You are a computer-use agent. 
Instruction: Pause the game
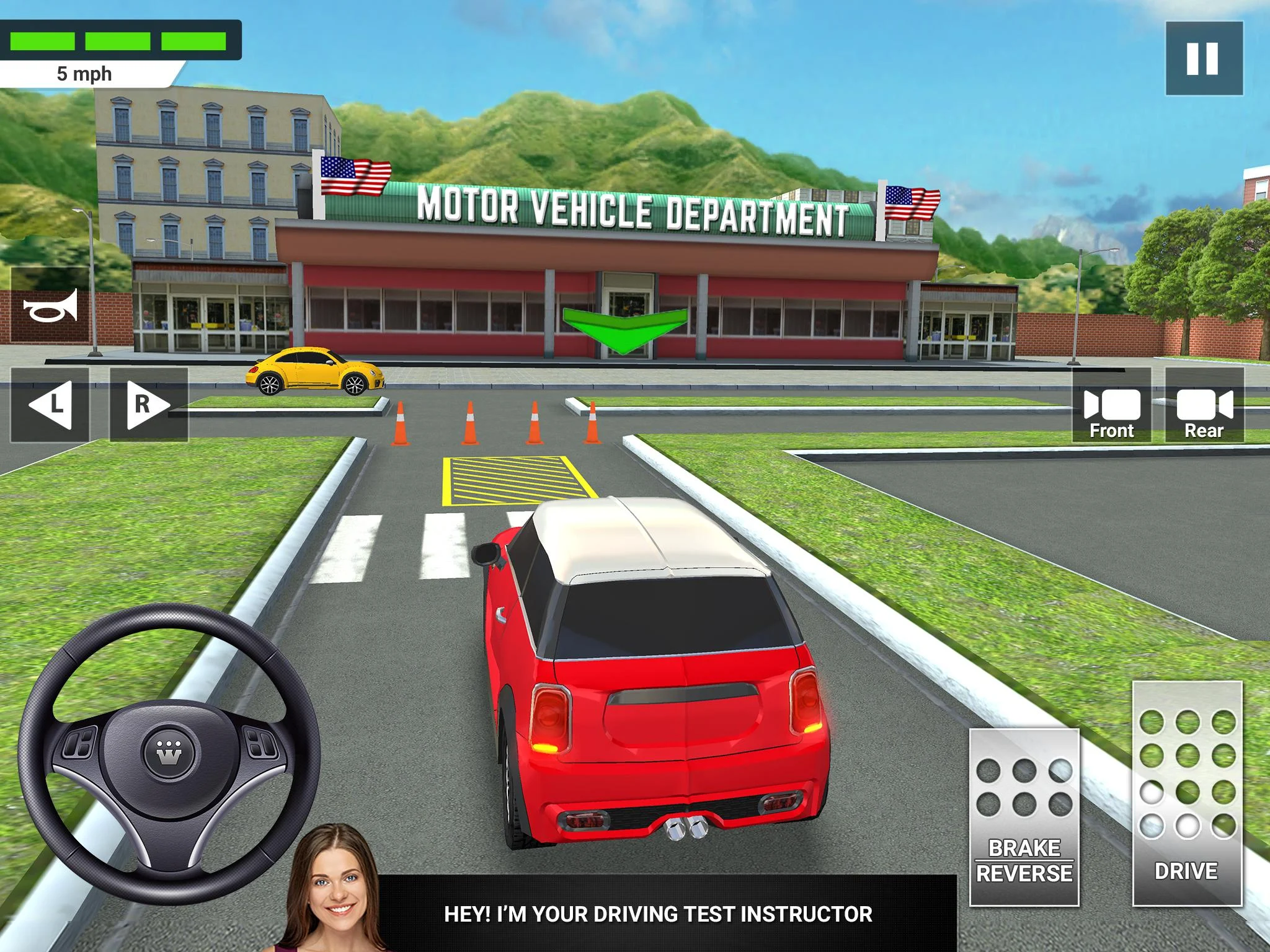point(1204,58)
